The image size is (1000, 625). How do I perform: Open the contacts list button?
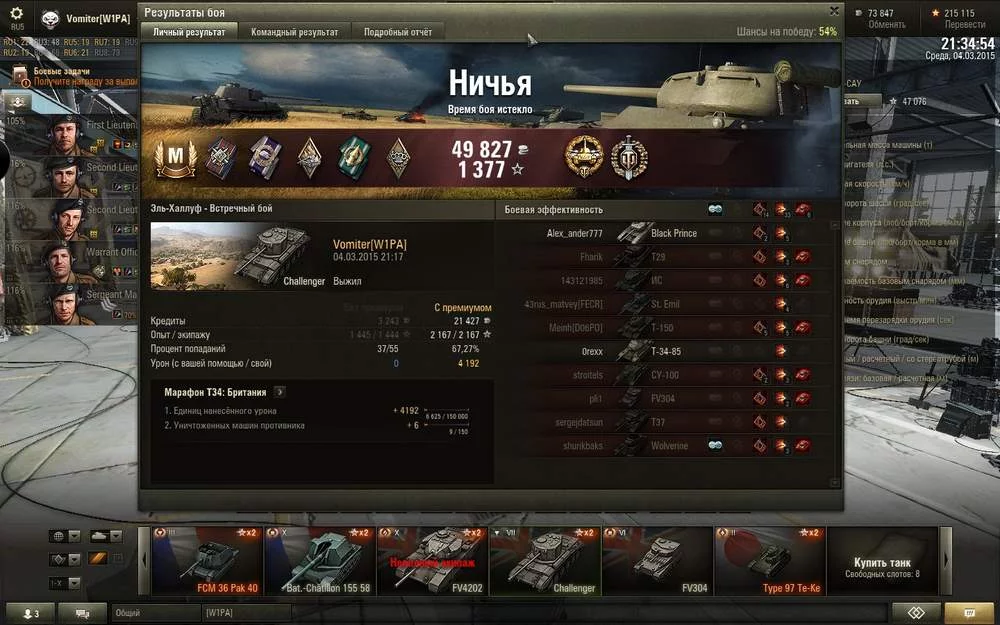pos(28,613)
